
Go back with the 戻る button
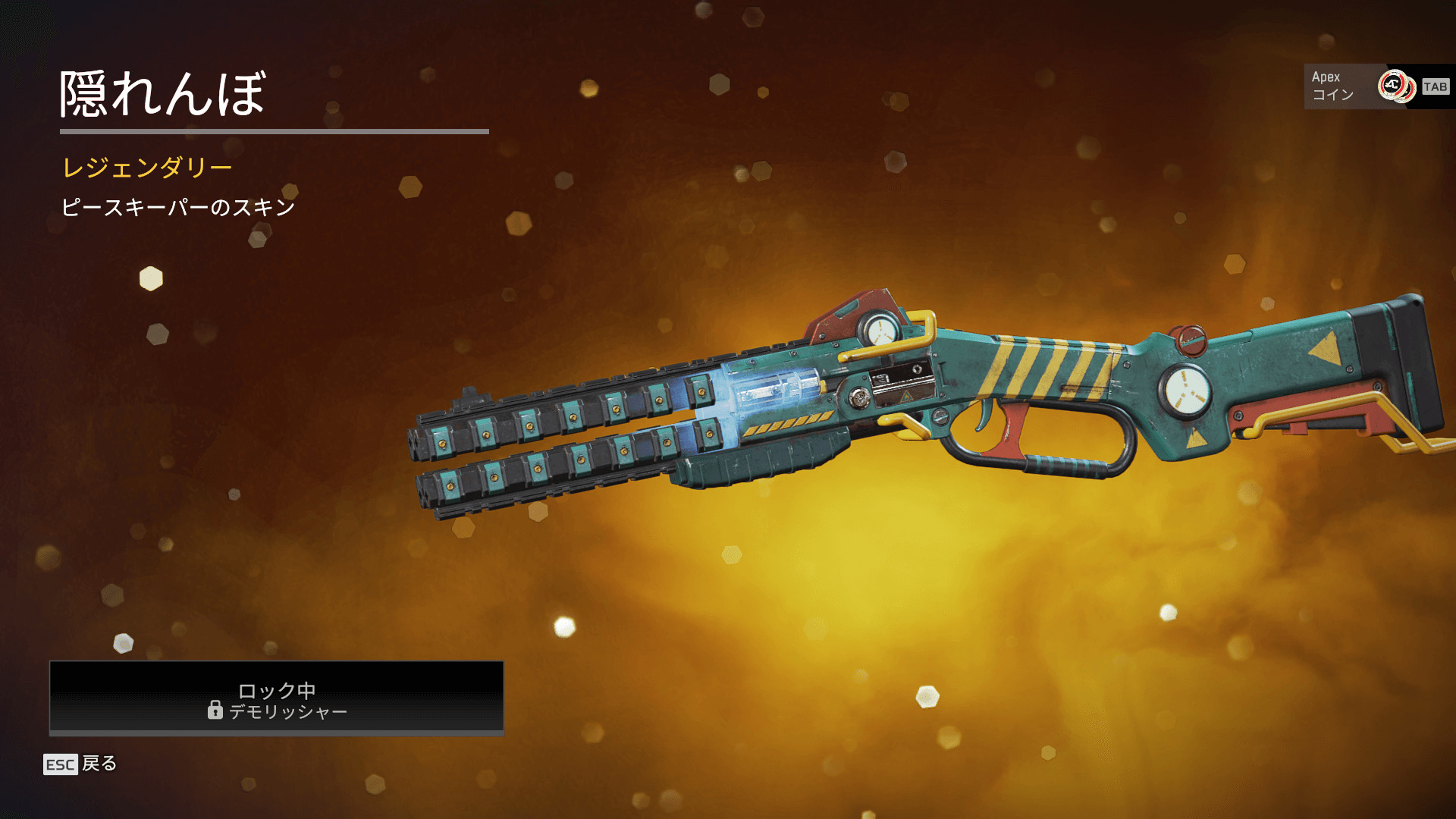(81, 764)
